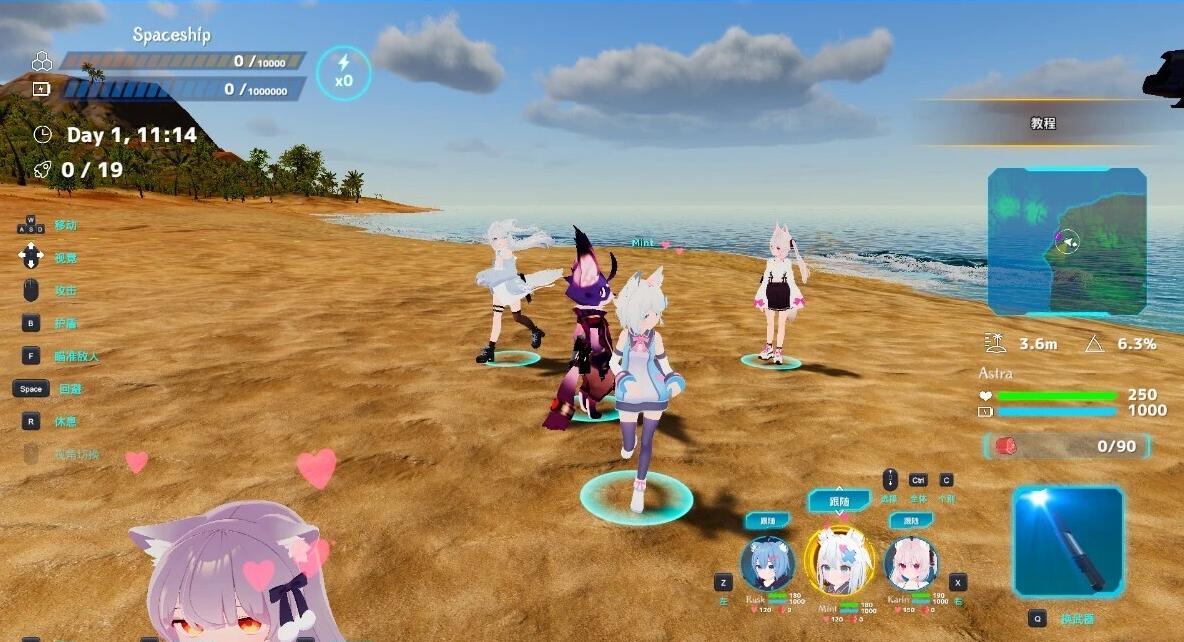Select the equipped weapon slot
This screenshot has width=1184, height=642.
1067,541
